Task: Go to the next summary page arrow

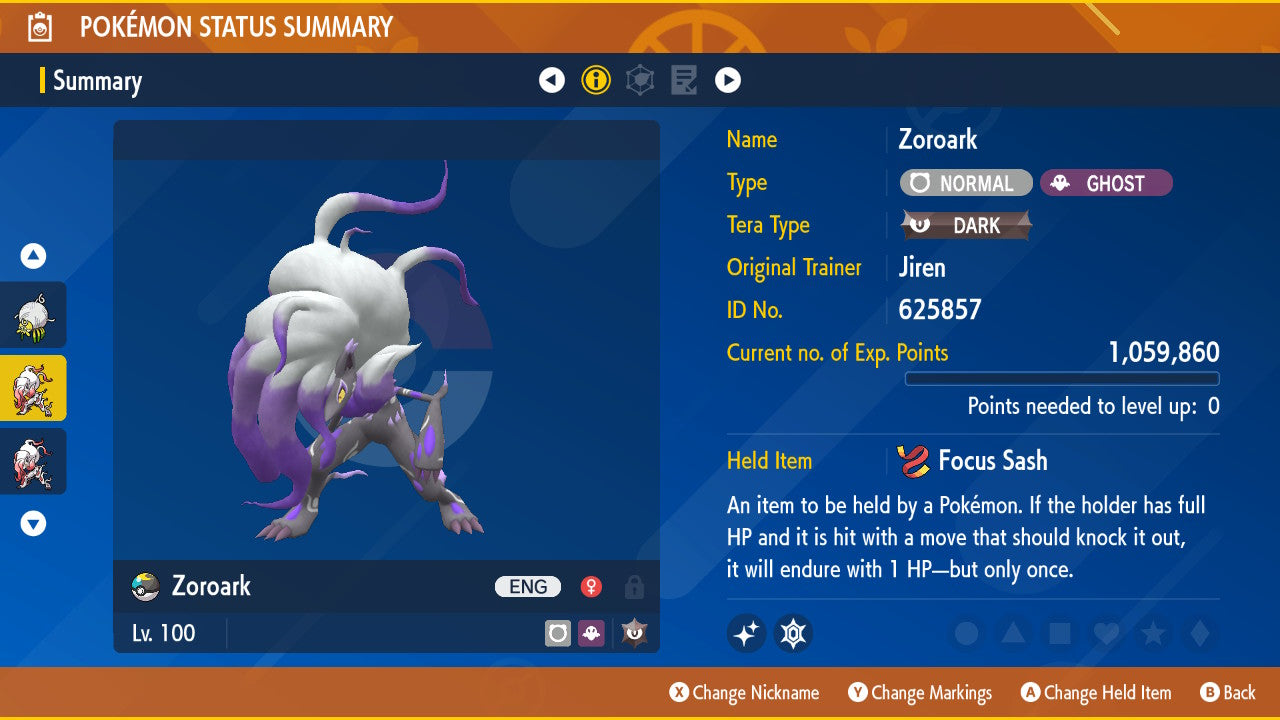Action: click(x=728, y=80)
